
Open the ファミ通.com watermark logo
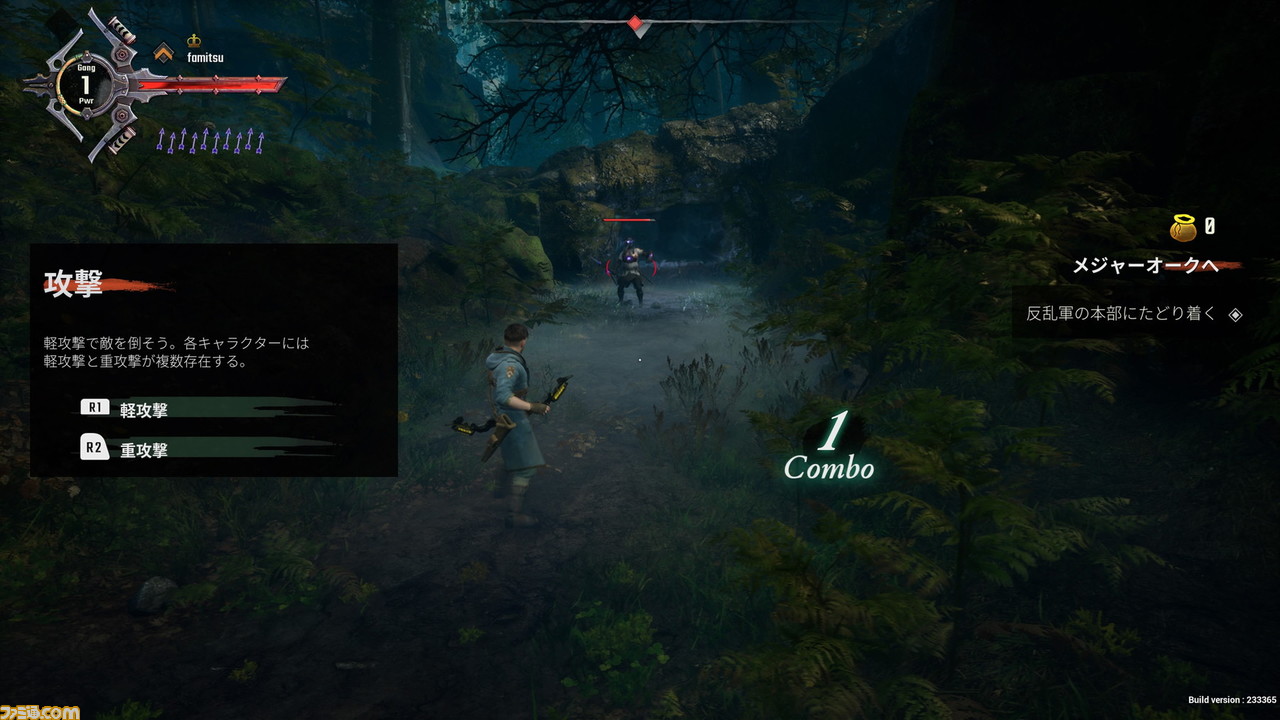coord(40,710)
